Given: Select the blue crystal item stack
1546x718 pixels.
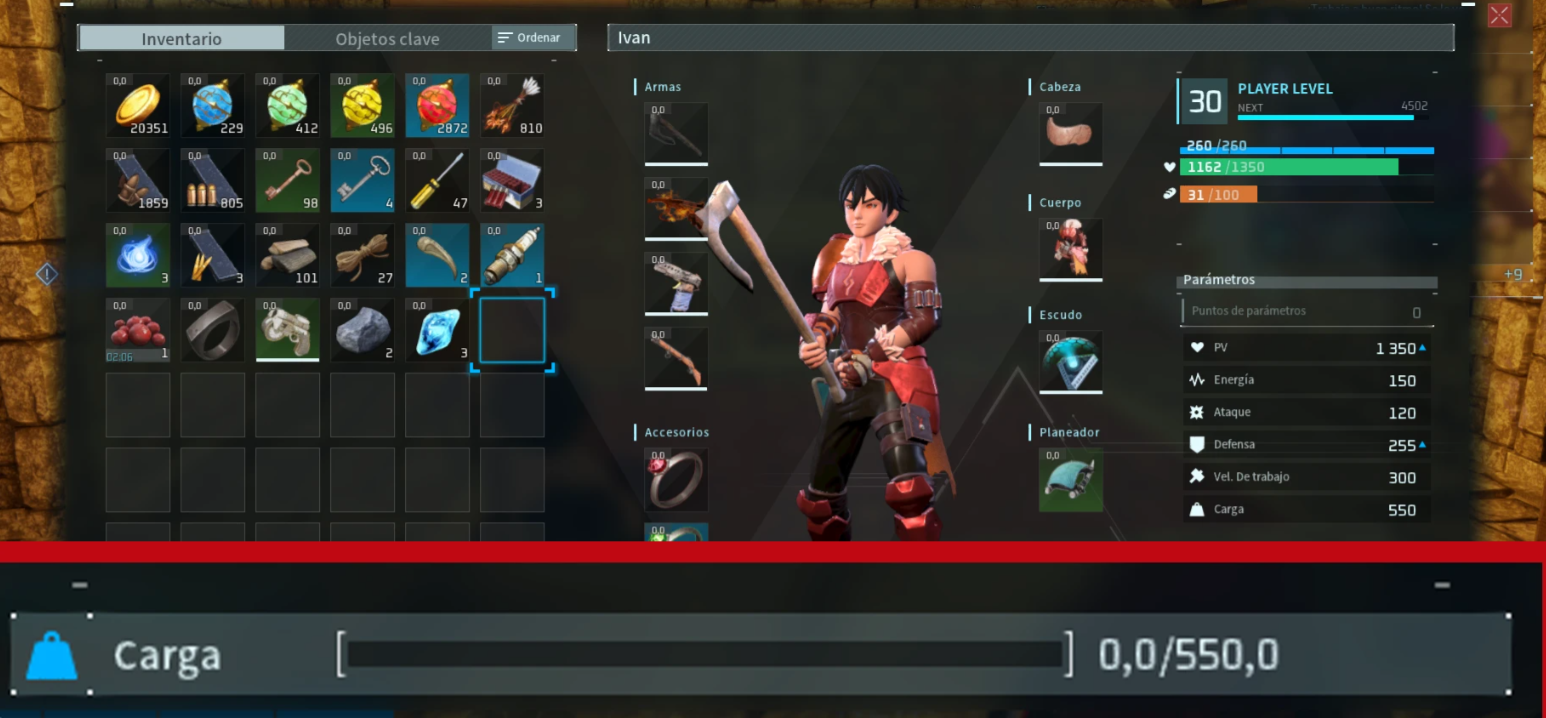Looking at the screenshot, I should click(x=437, y=330).
